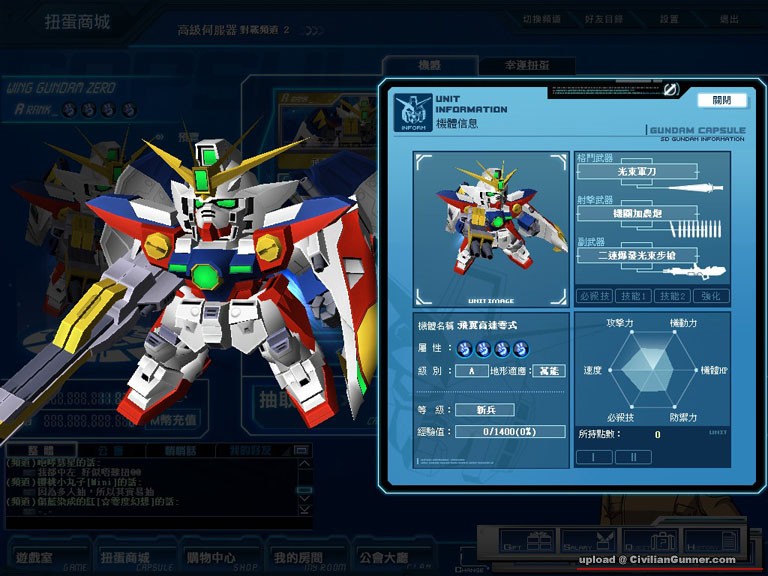Show the 技能1 skill details
This screenshot has width=768, height=576.
[x=632, y=296]
